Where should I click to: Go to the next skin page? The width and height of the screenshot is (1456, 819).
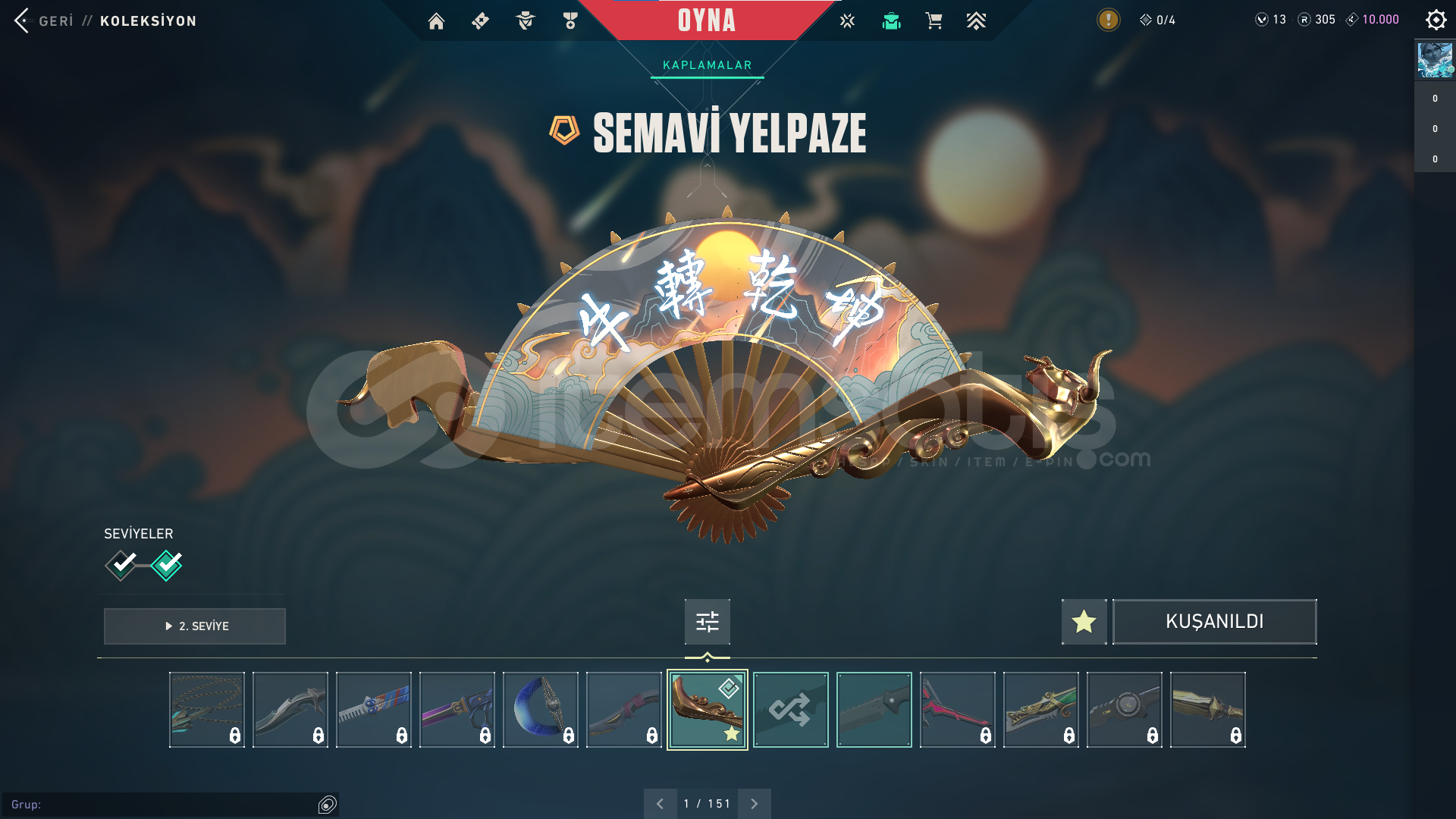click(x=754, y=804)
